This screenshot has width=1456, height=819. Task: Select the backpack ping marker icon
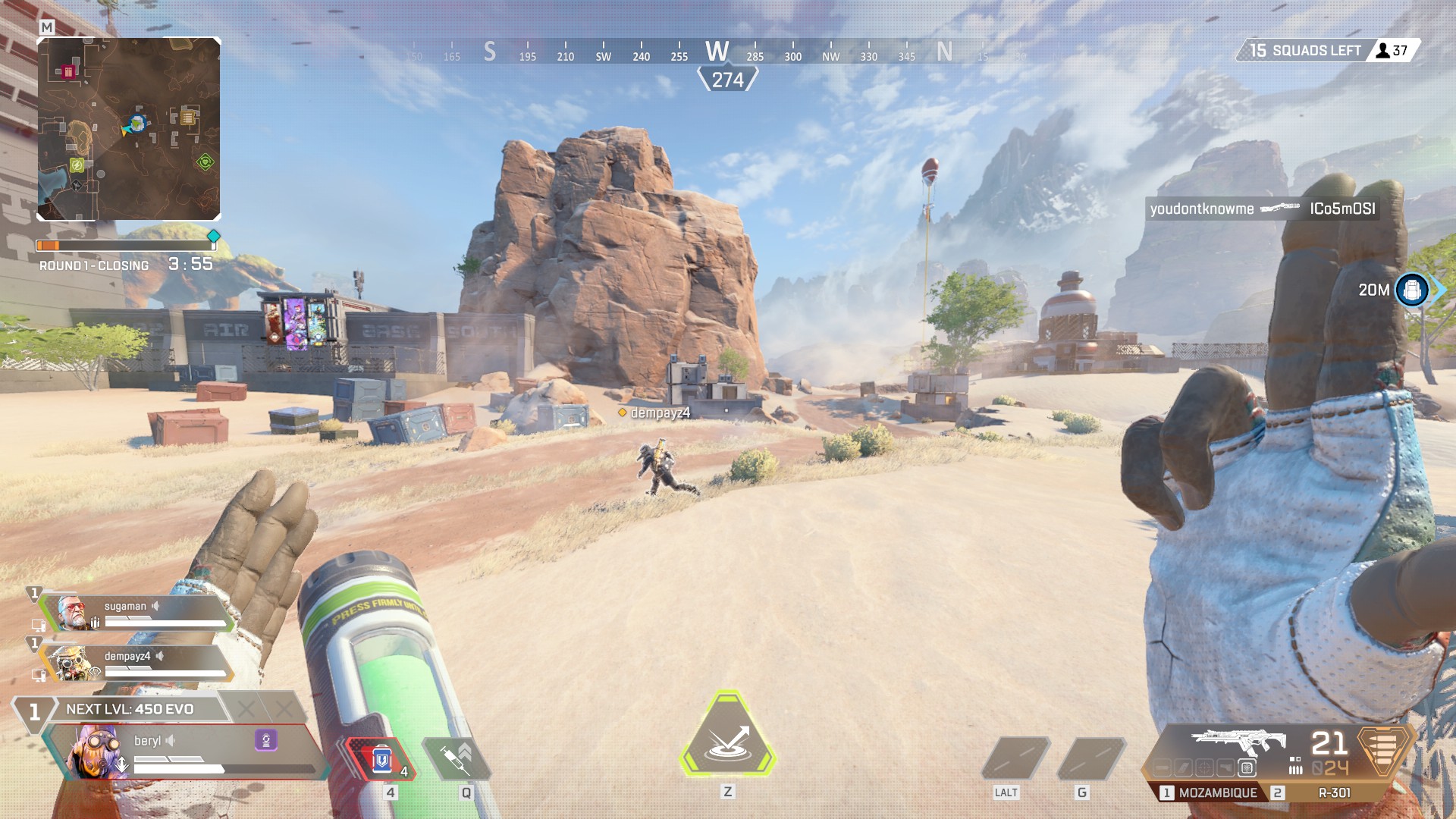[1412, 290]
